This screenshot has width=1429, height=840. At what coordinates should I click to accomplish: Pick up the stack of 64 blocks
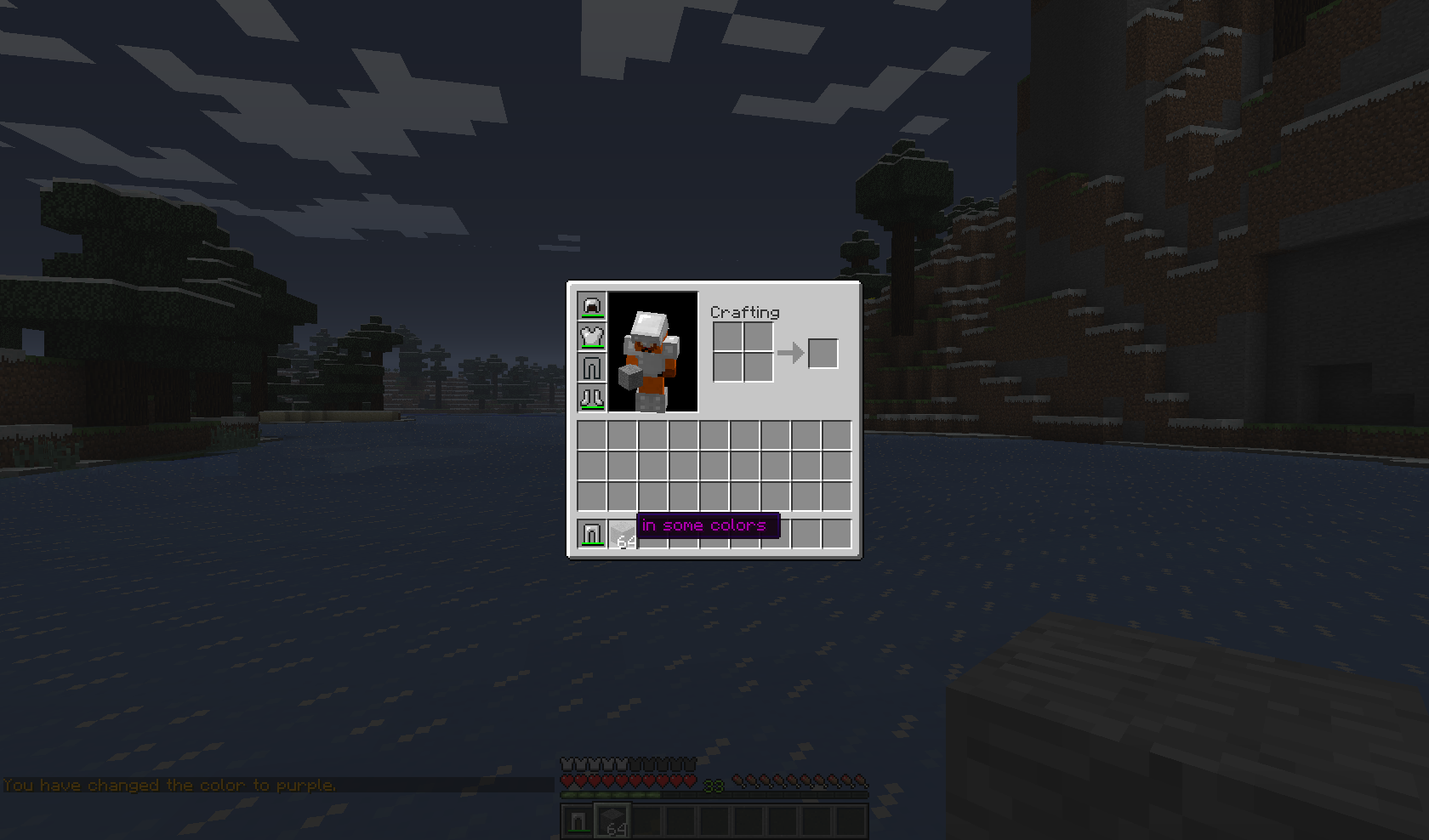tap(621, 534)
